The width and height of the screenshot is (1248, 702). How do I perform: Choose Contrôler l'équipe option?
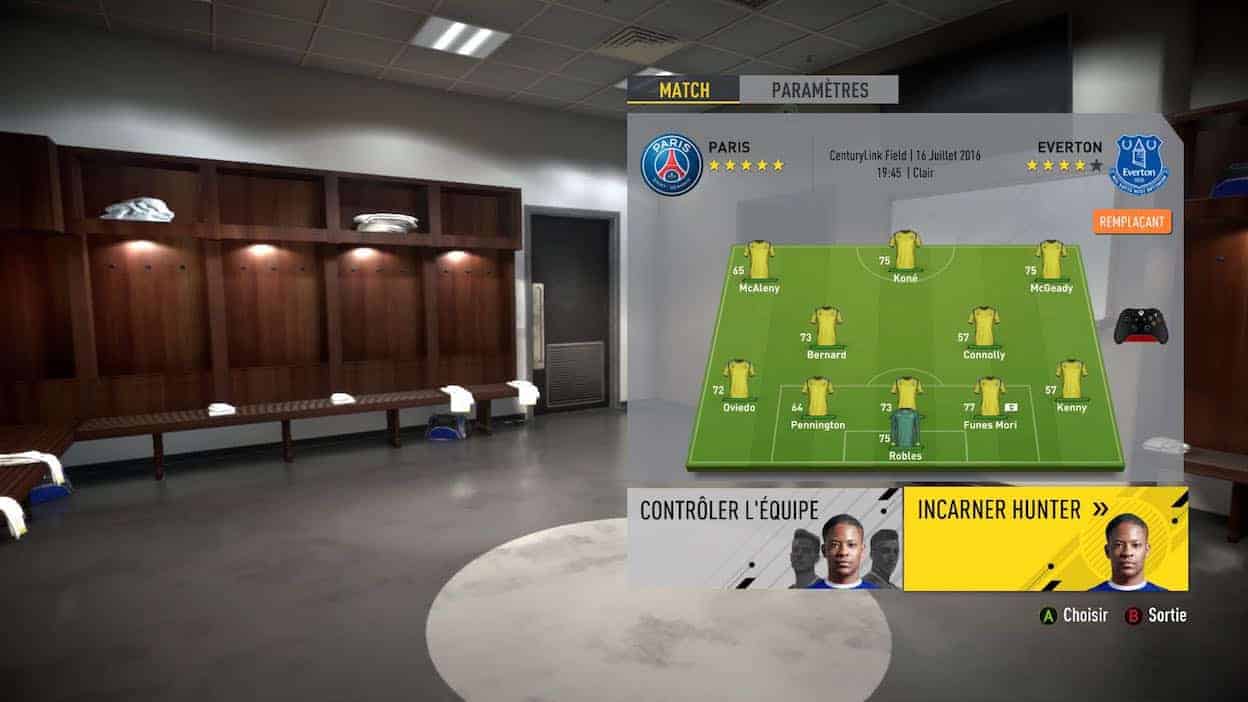[x=765, y=538]
